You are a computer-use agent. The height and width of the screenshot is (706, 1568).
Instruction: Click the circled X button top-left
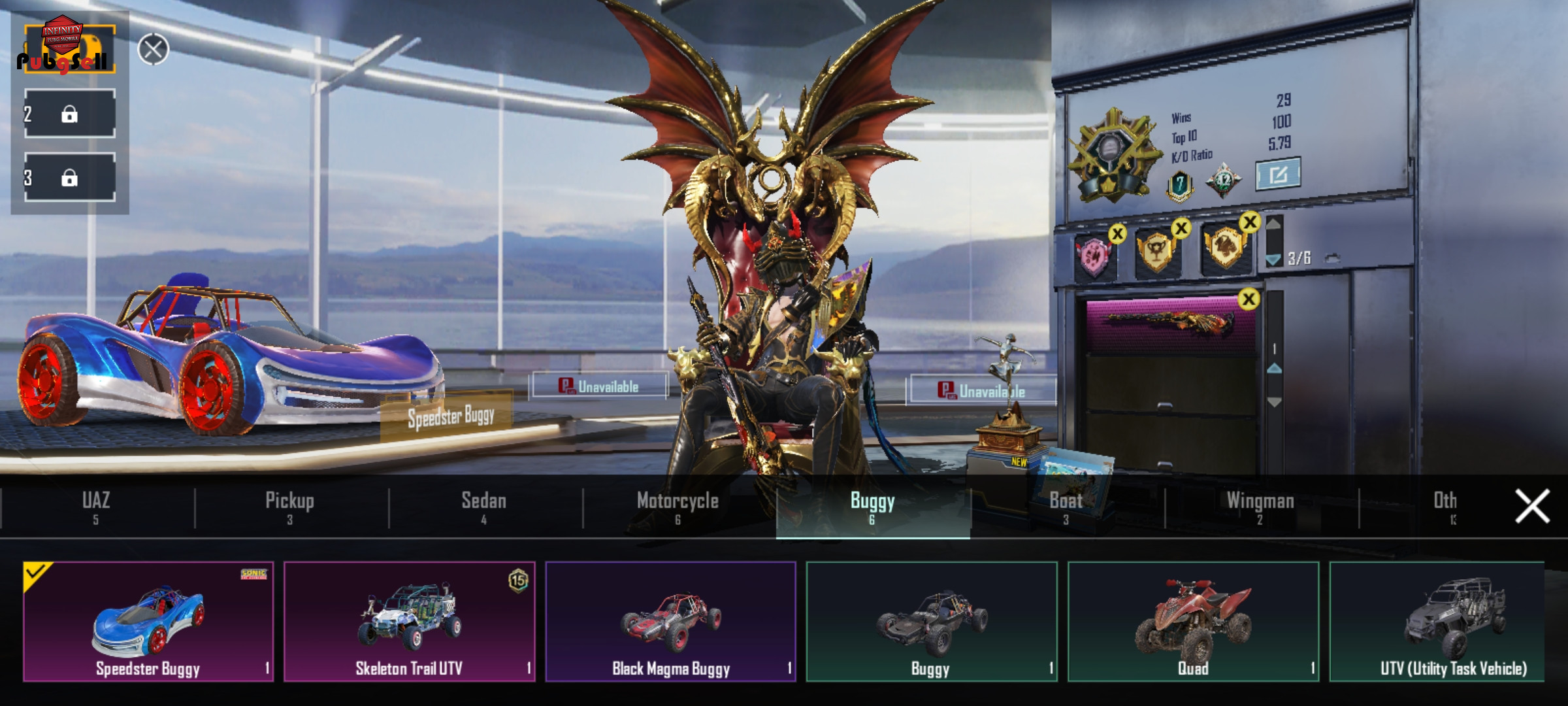pos(154,50)
